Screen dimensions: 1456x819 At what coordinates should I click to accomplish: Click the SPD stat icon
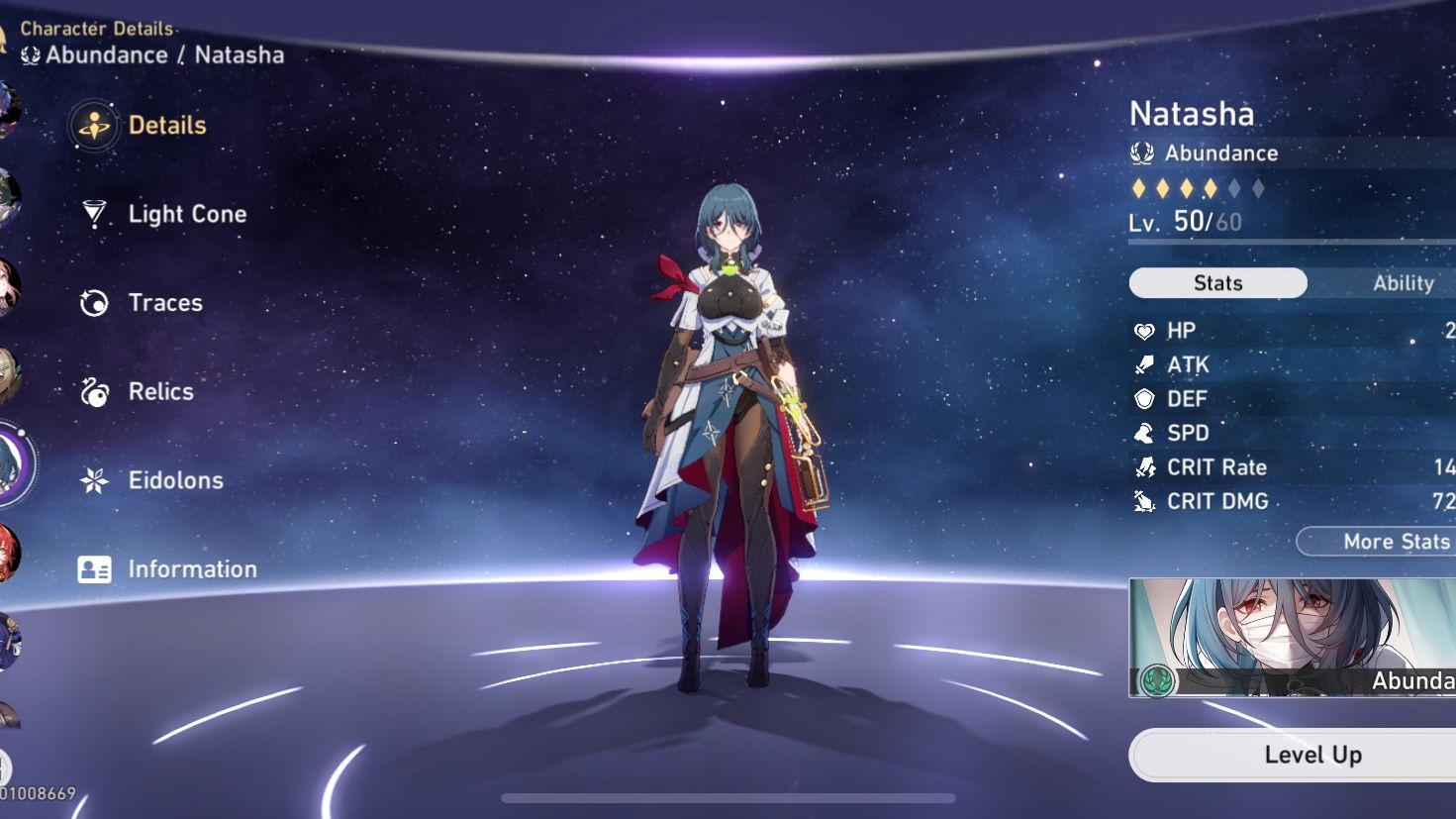1146,433
